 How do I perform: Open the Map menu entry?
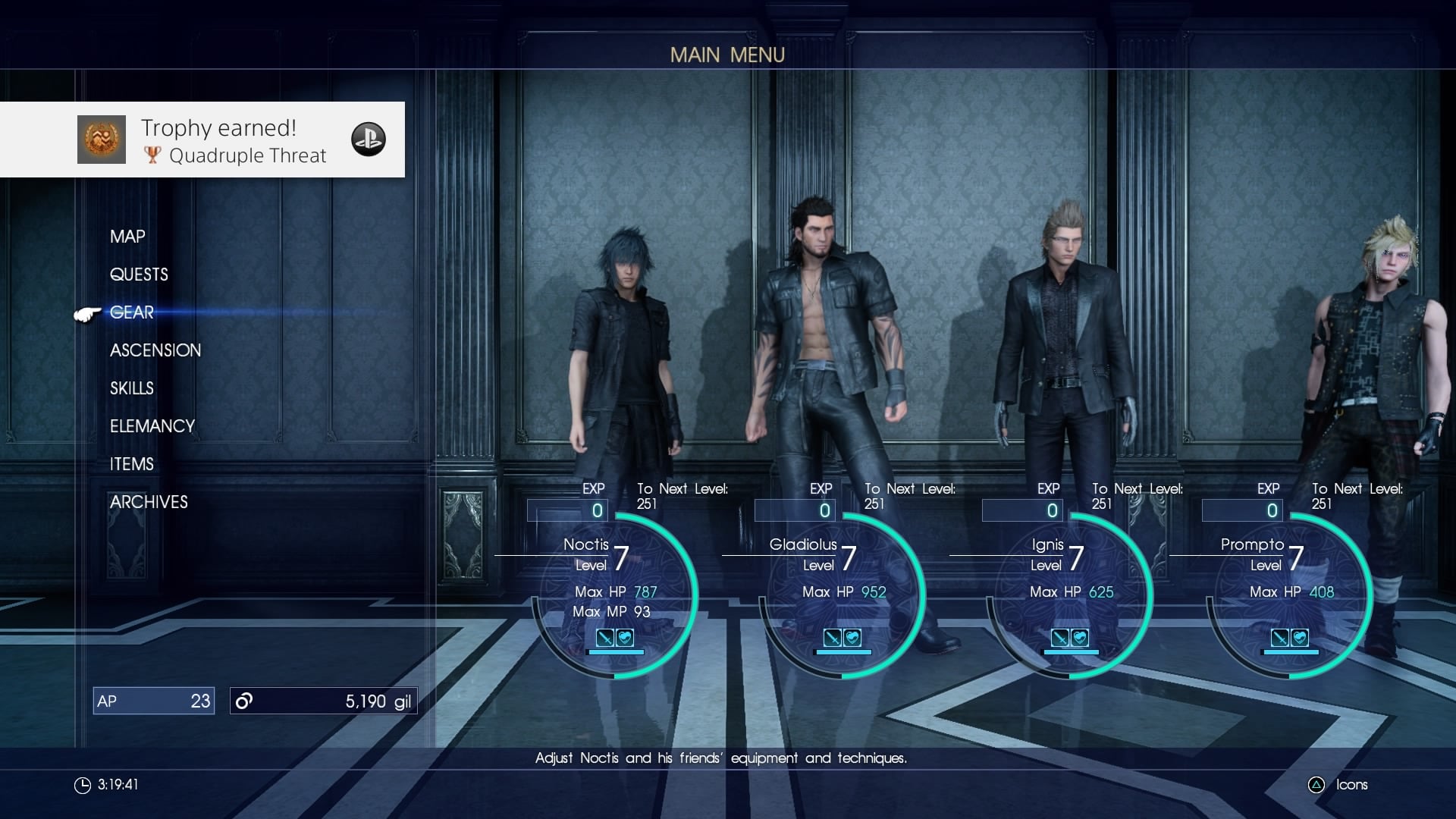coord(127,237)
